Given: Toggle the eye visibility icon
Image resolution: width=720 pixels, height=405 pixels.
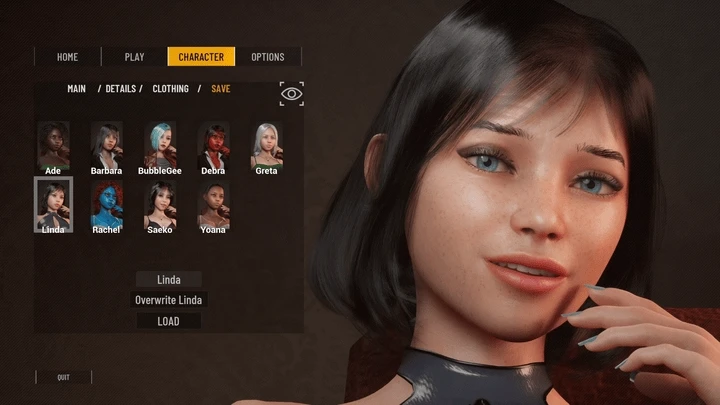Looking at the screenshot, I should click(291, 94).
